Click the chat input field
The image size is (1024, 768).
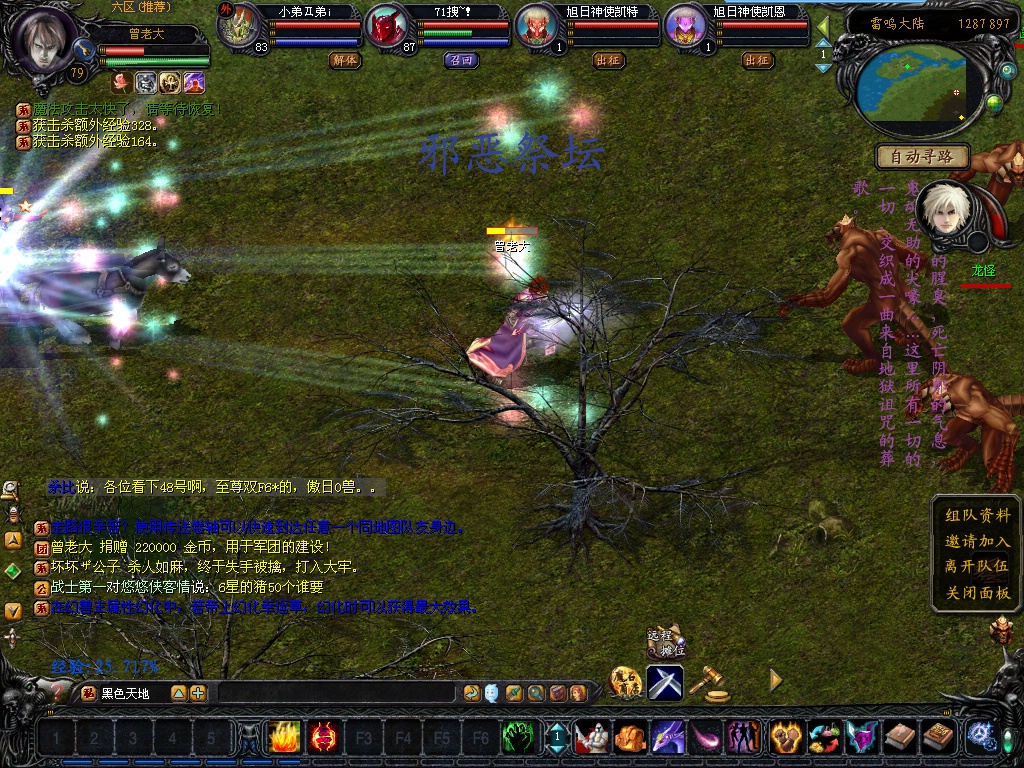pyautogui.click(x=337, y=693)
